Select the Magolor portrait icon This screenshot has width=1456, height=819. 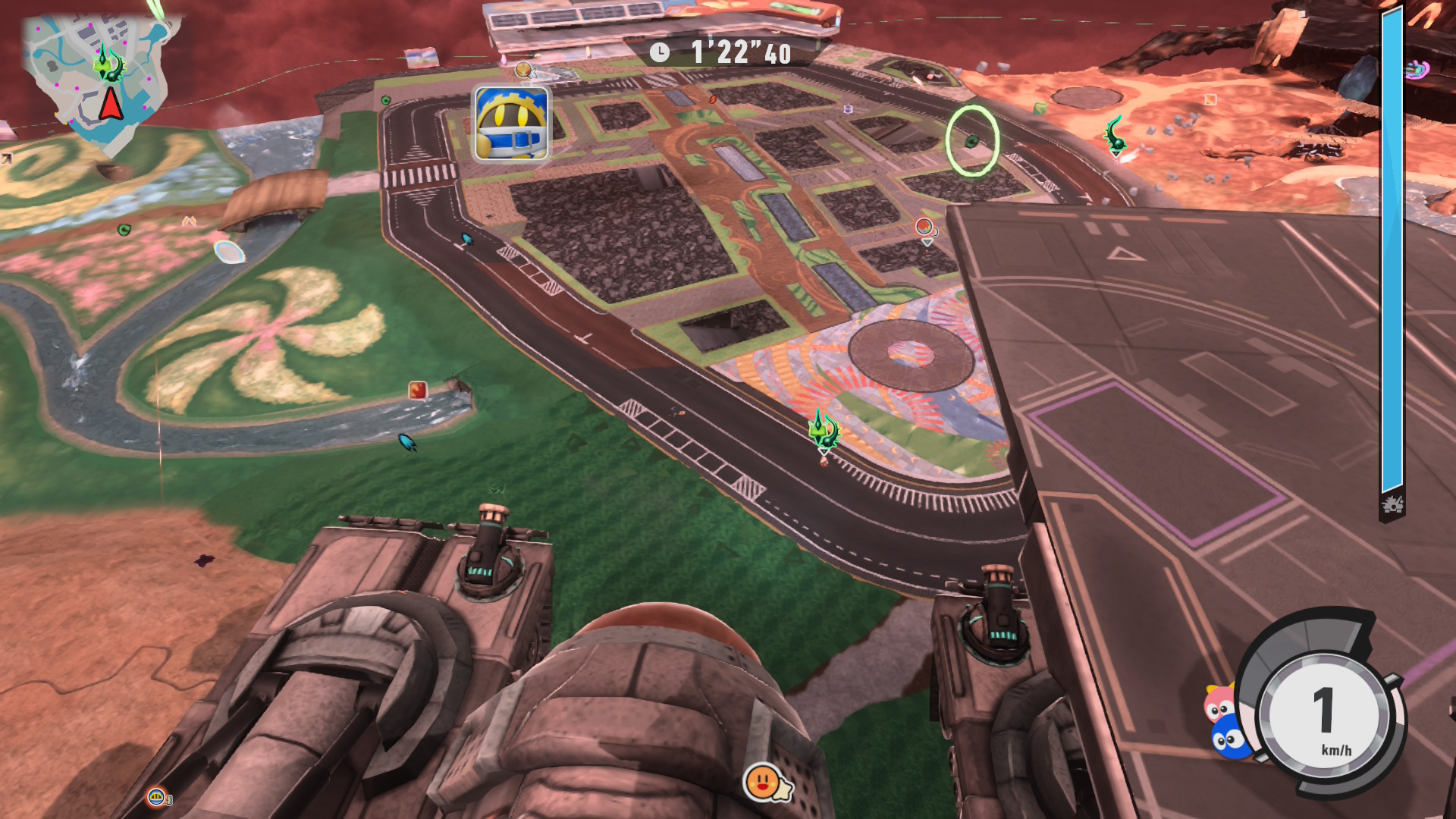point(512,124)
